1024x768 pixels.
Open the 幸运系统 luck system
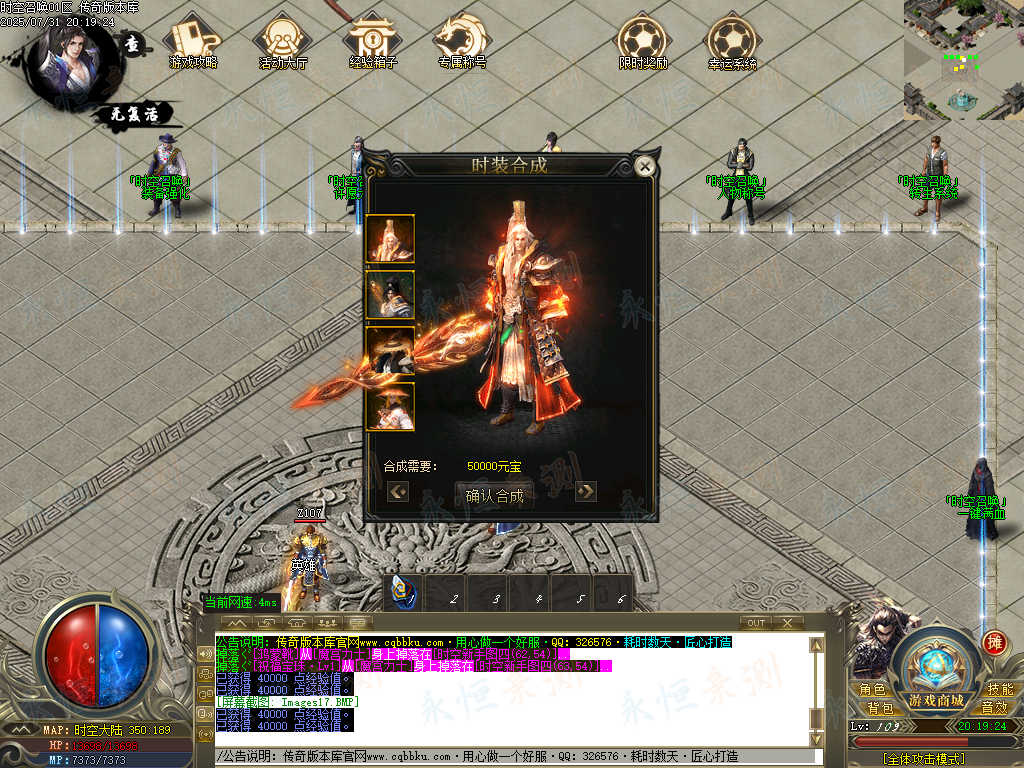[732, 41]
